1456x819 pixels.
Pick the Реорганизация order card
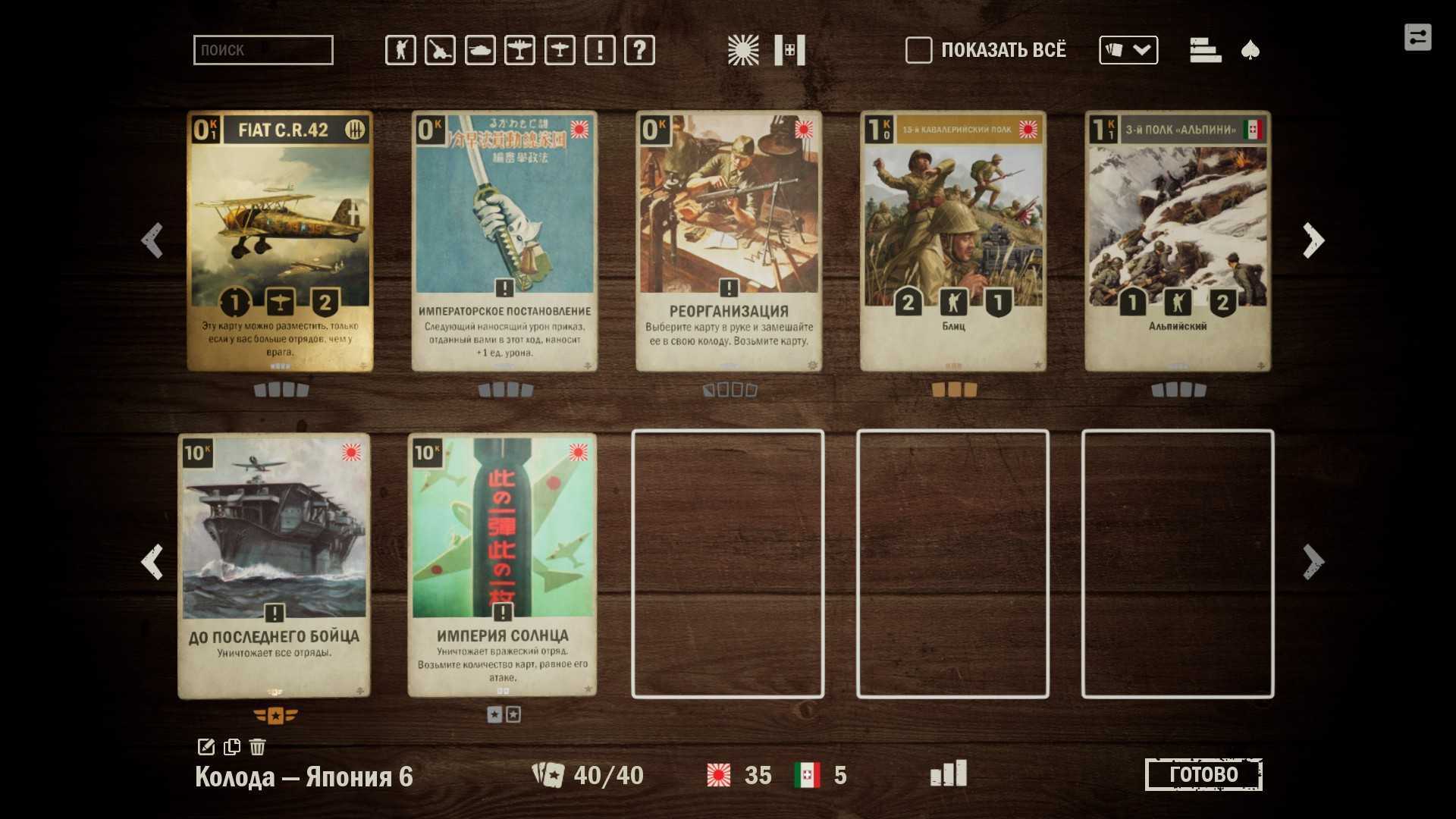(x=729, y=241)
